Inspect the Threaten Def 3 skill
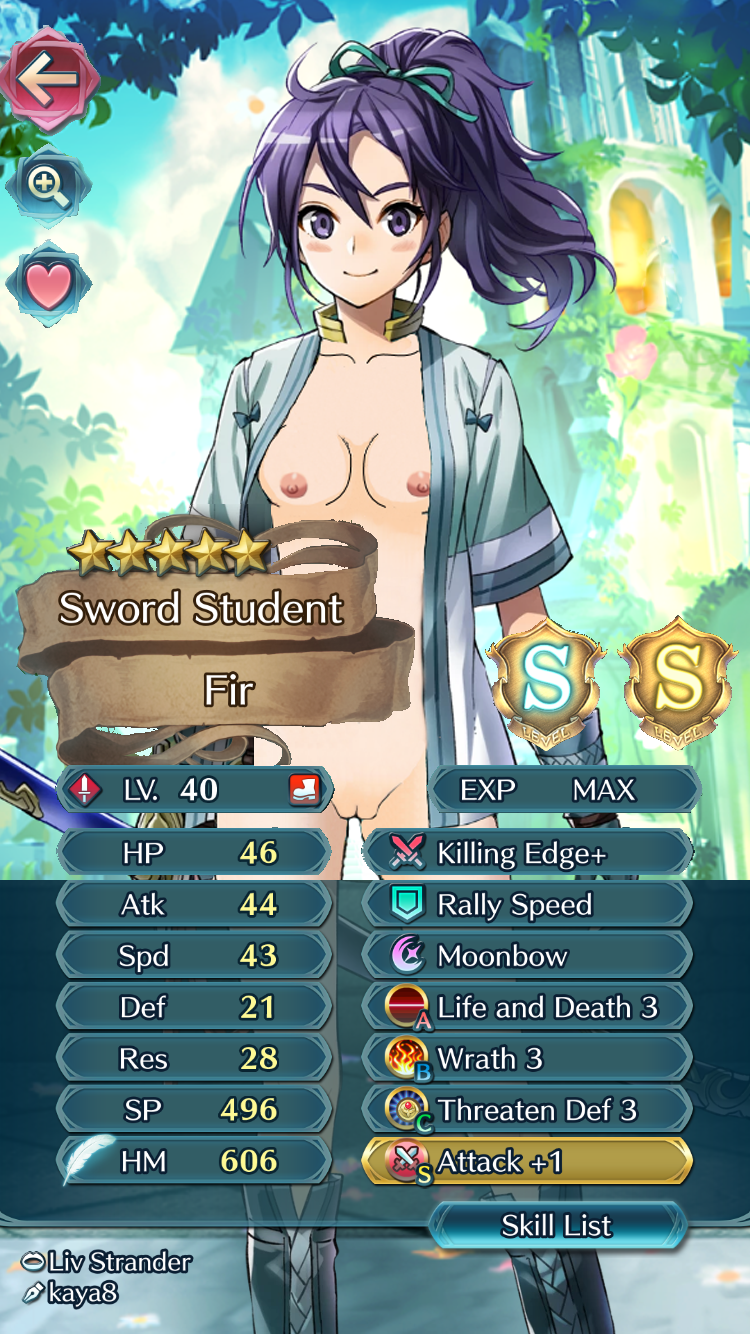The width and height of the screenshot is (750, 1334). [528, 1110]
